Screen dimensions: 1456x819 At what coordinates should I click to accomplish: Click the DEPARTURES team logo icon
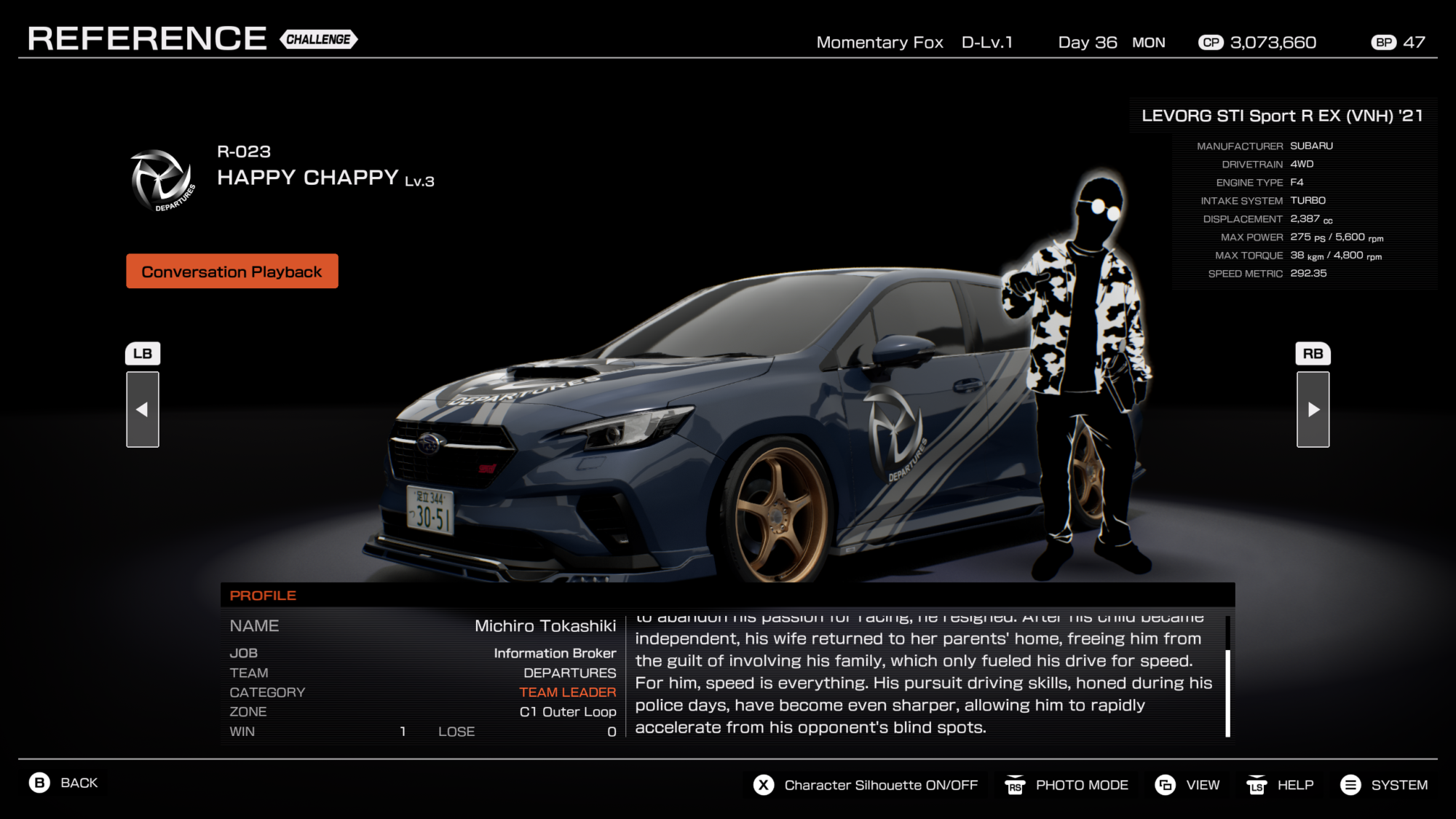click(163, 180)
